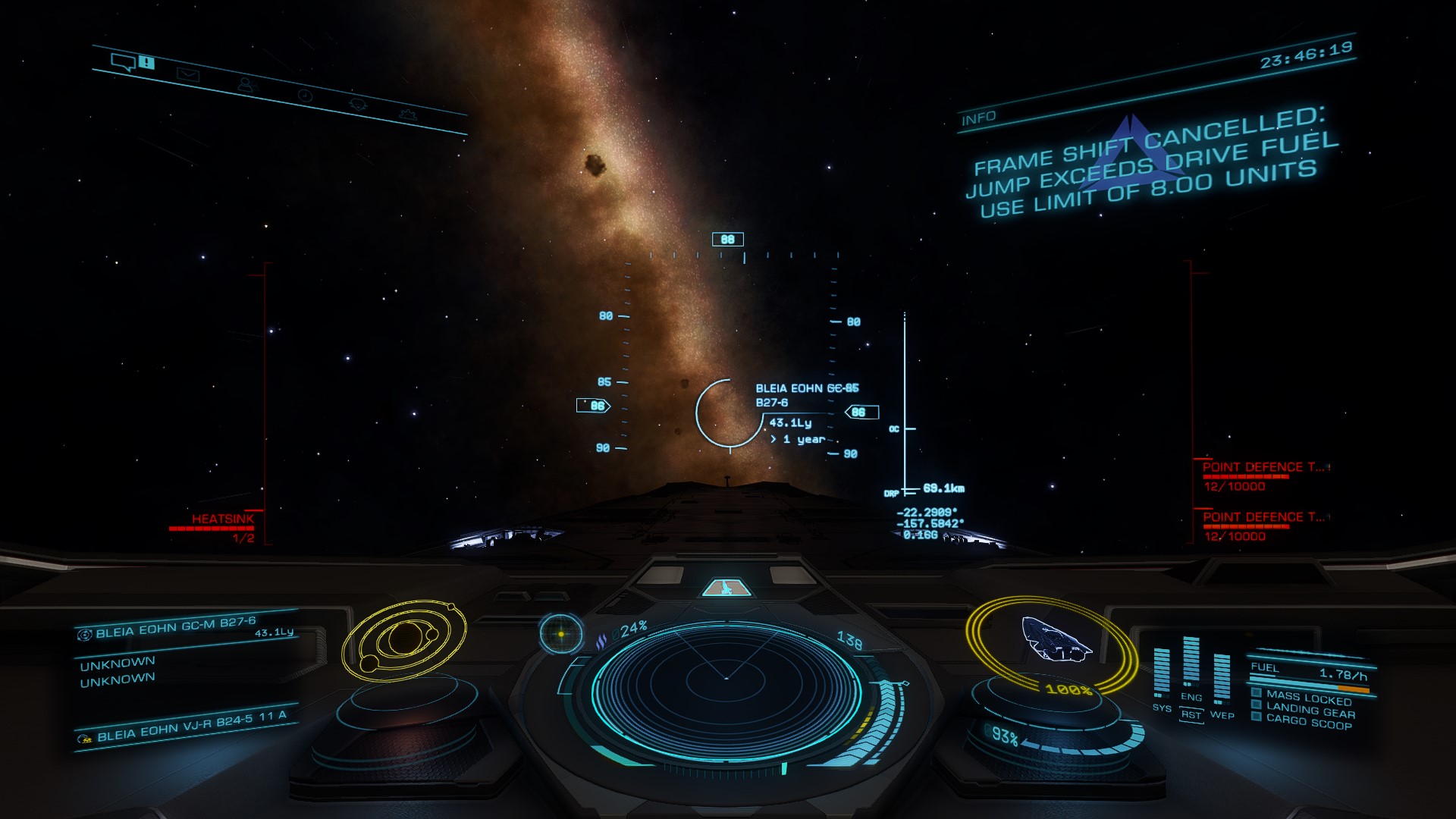Image resolution: width=1456 pixels, height=819 pixels.
Task: Open the friends and contacts icon
Action: pyautogui.click(x=249, y=85)
